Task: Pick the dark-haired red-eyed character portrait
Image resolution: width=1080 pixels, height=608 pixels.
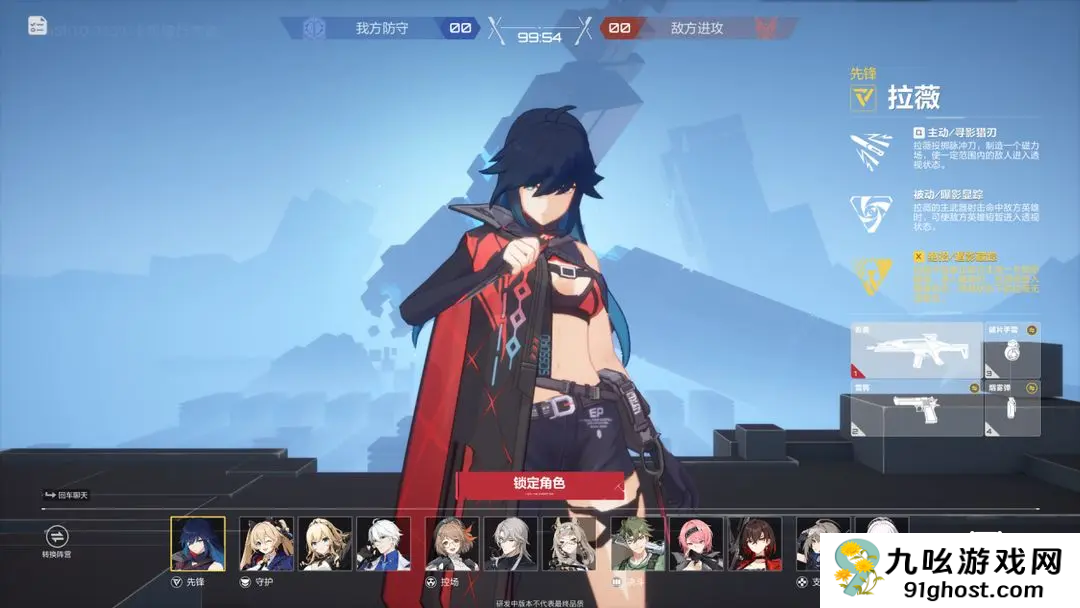Action: 755,544
